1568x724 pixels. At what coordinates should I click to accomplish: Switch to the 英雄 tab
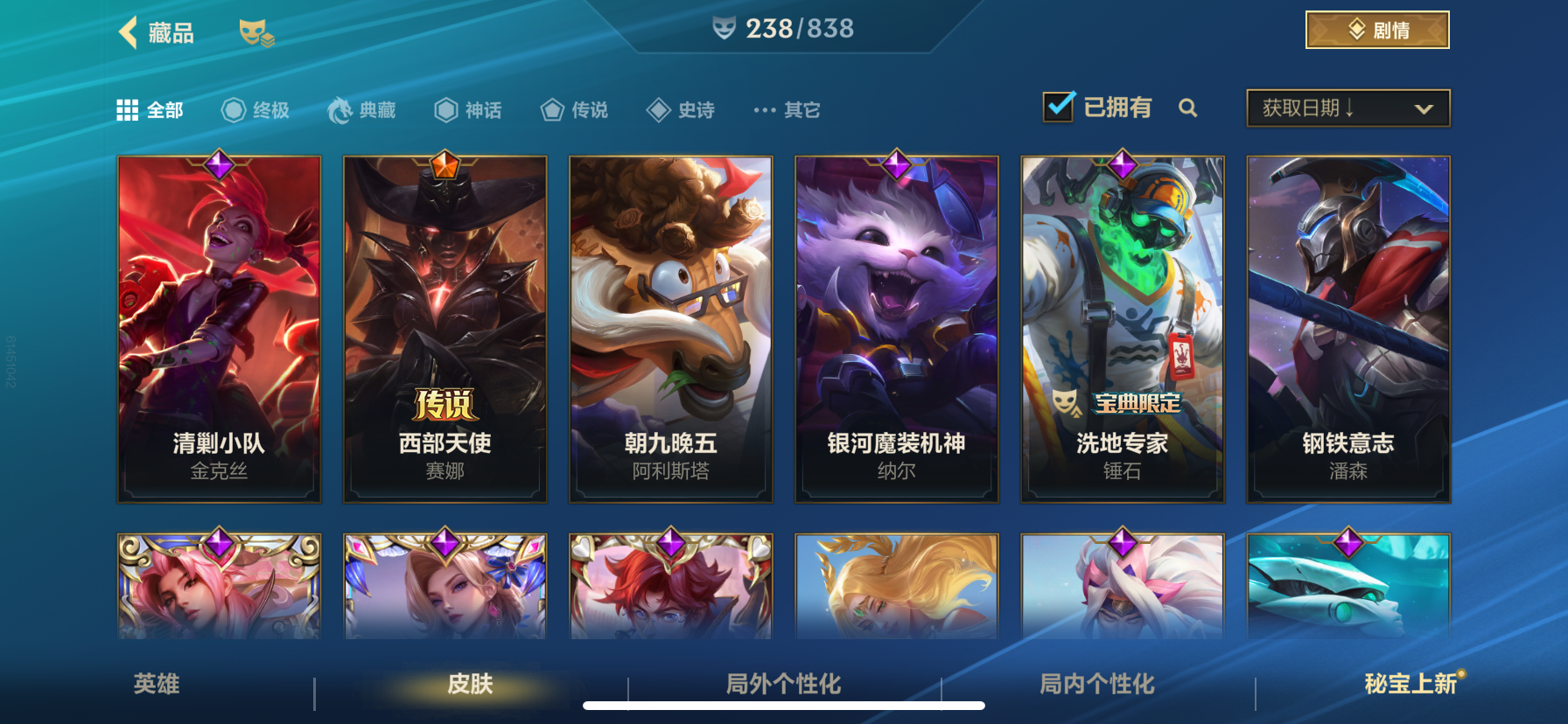[156, 686]
